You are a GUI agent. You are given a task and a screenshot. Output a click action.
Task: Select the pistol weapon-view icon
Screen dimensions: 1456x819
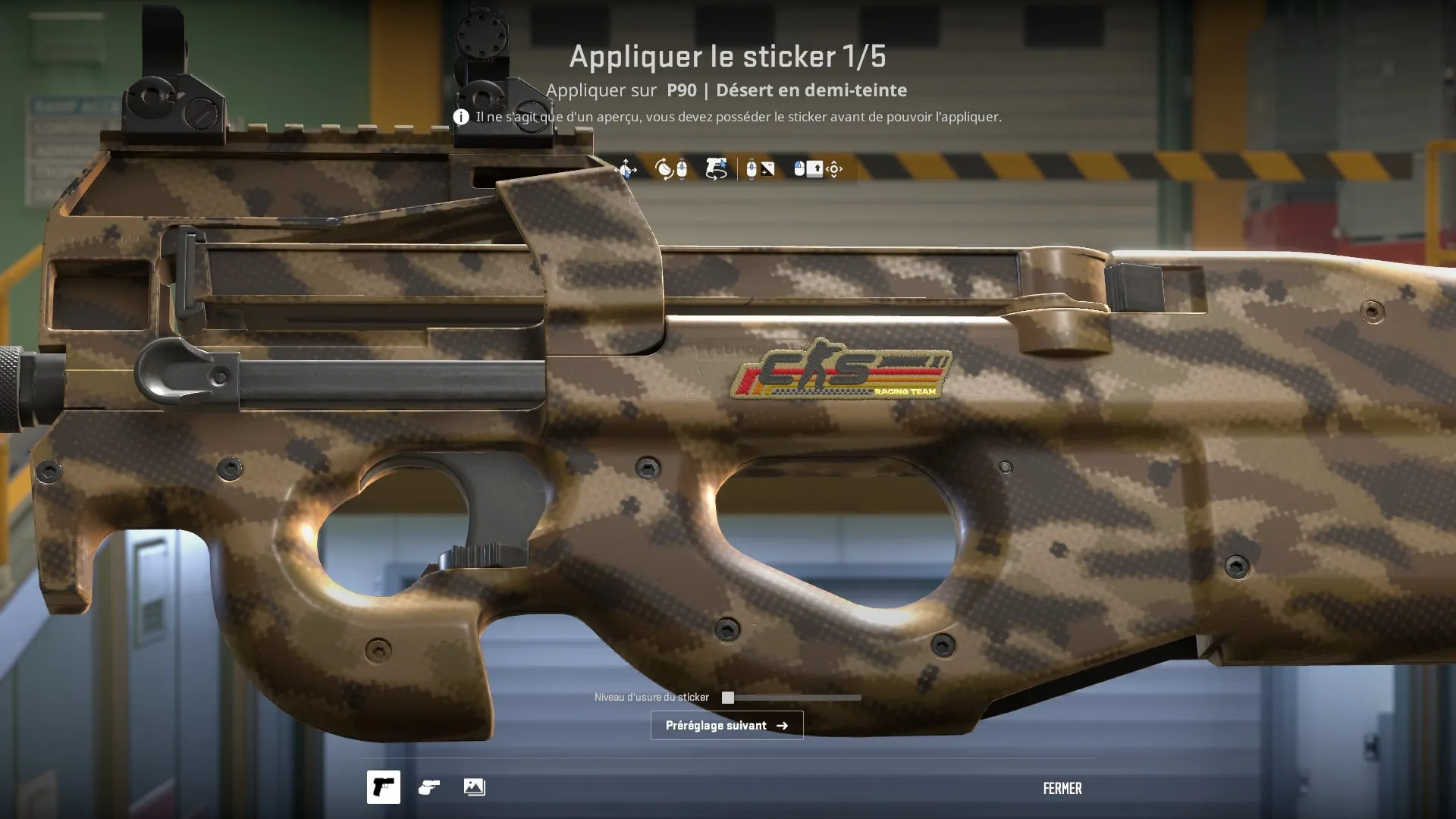click(x=384, y=787)
